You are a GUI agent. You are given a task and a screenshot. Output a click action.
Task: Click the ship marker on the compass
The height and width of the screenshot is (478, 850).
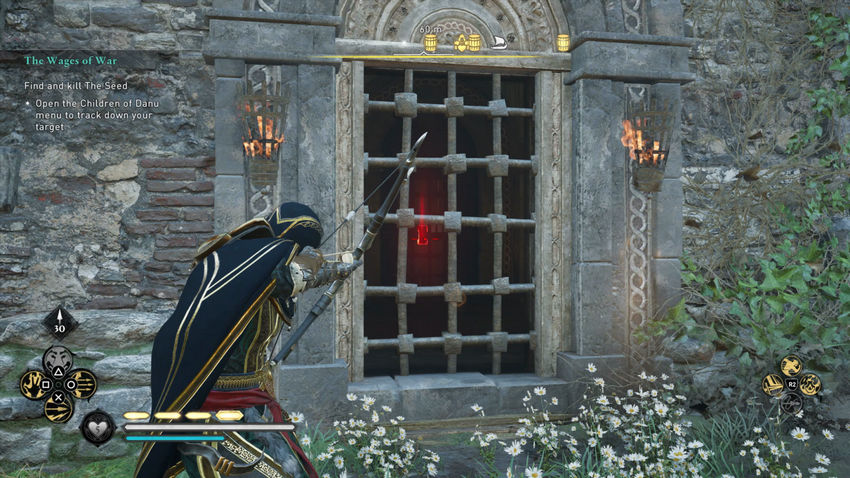pos(497,43)
